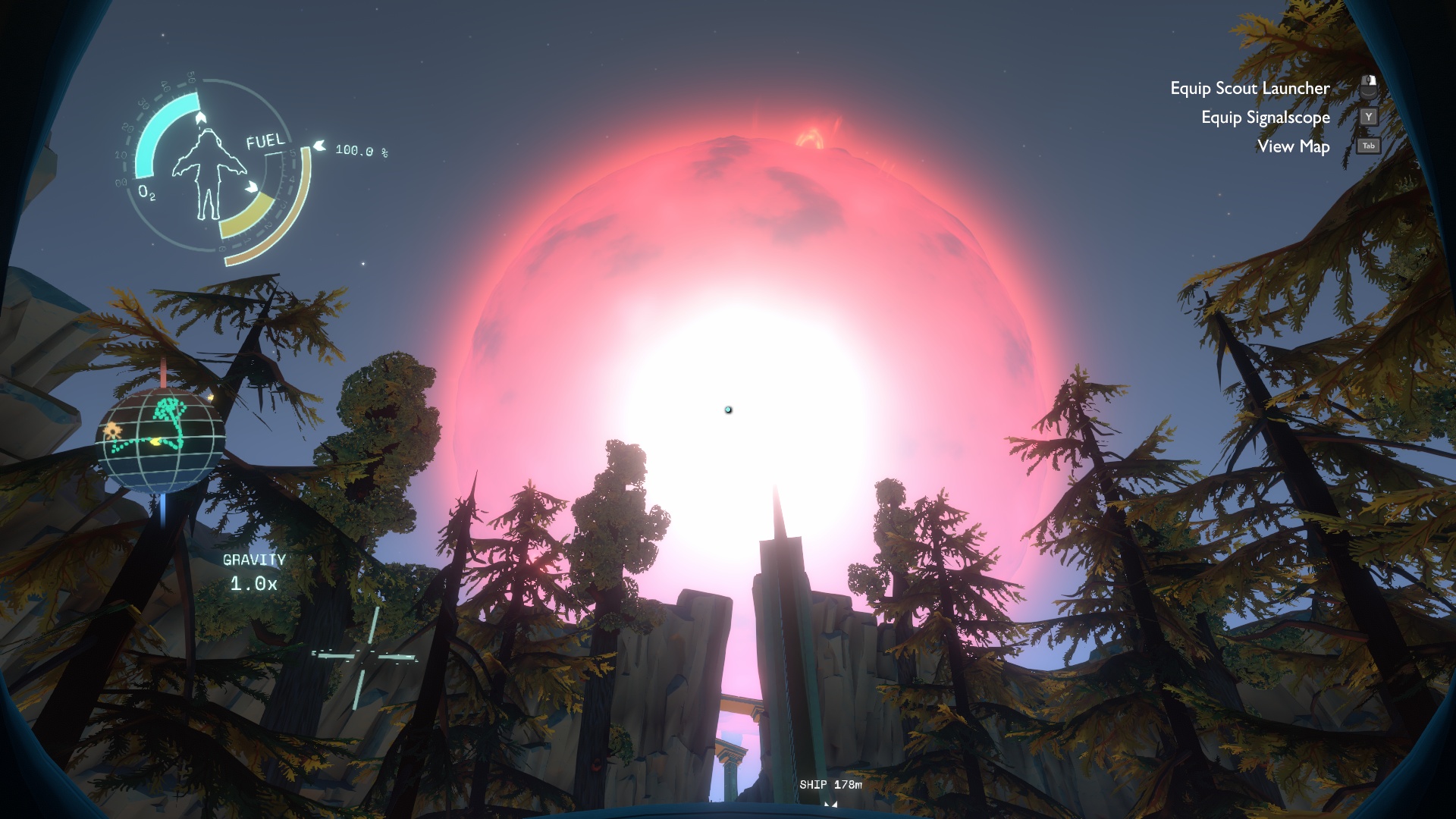Viewport: 1456px width, 819px height.
Task: Open the View Map screen
Action: (x=1292, y=146)
